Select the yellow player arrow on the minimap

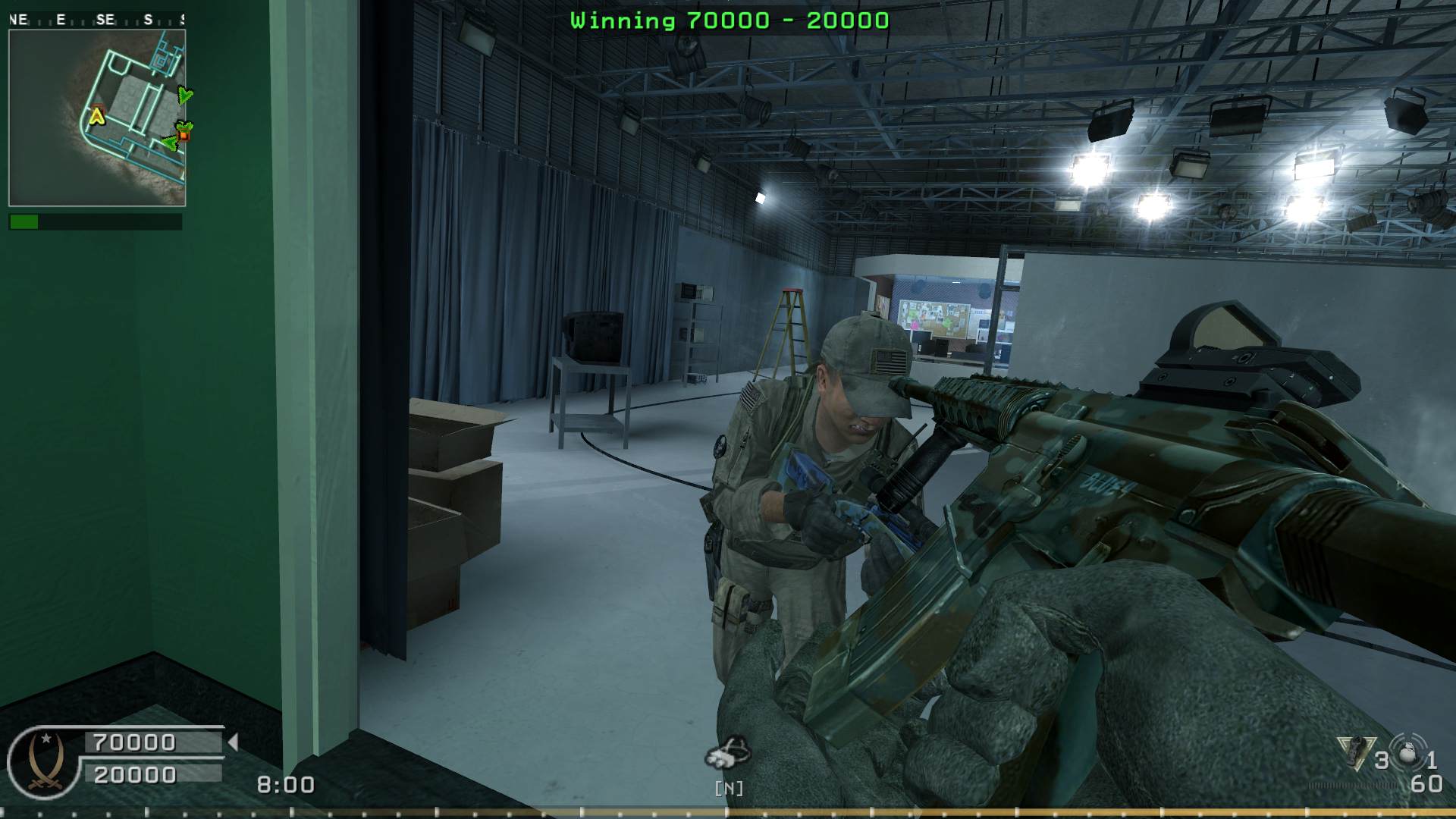click(x=97, y=116)
